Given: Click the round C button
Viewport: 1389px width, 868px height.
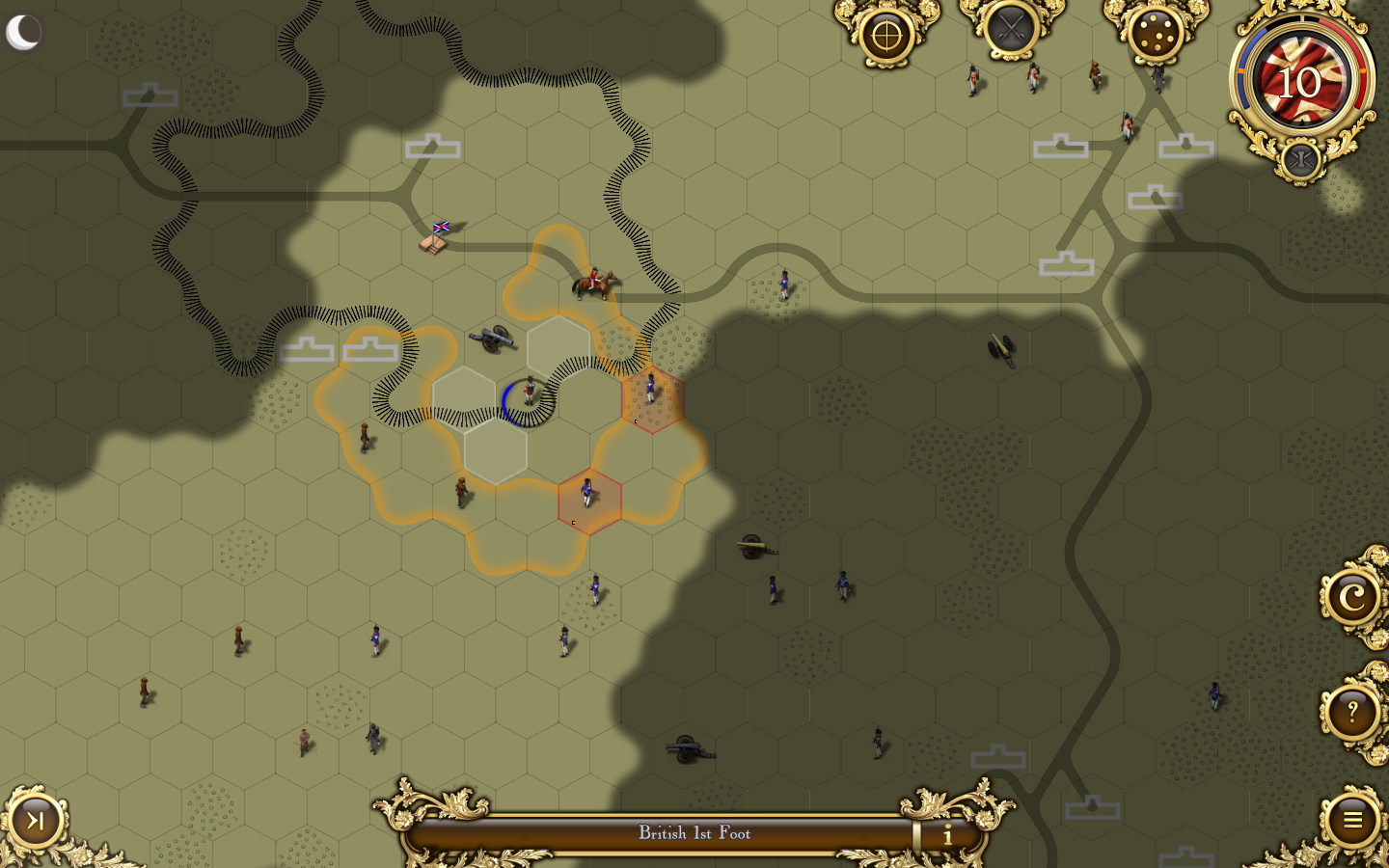Looking at the screenshot, I should pyautogui.click(x=1352, y=598).
